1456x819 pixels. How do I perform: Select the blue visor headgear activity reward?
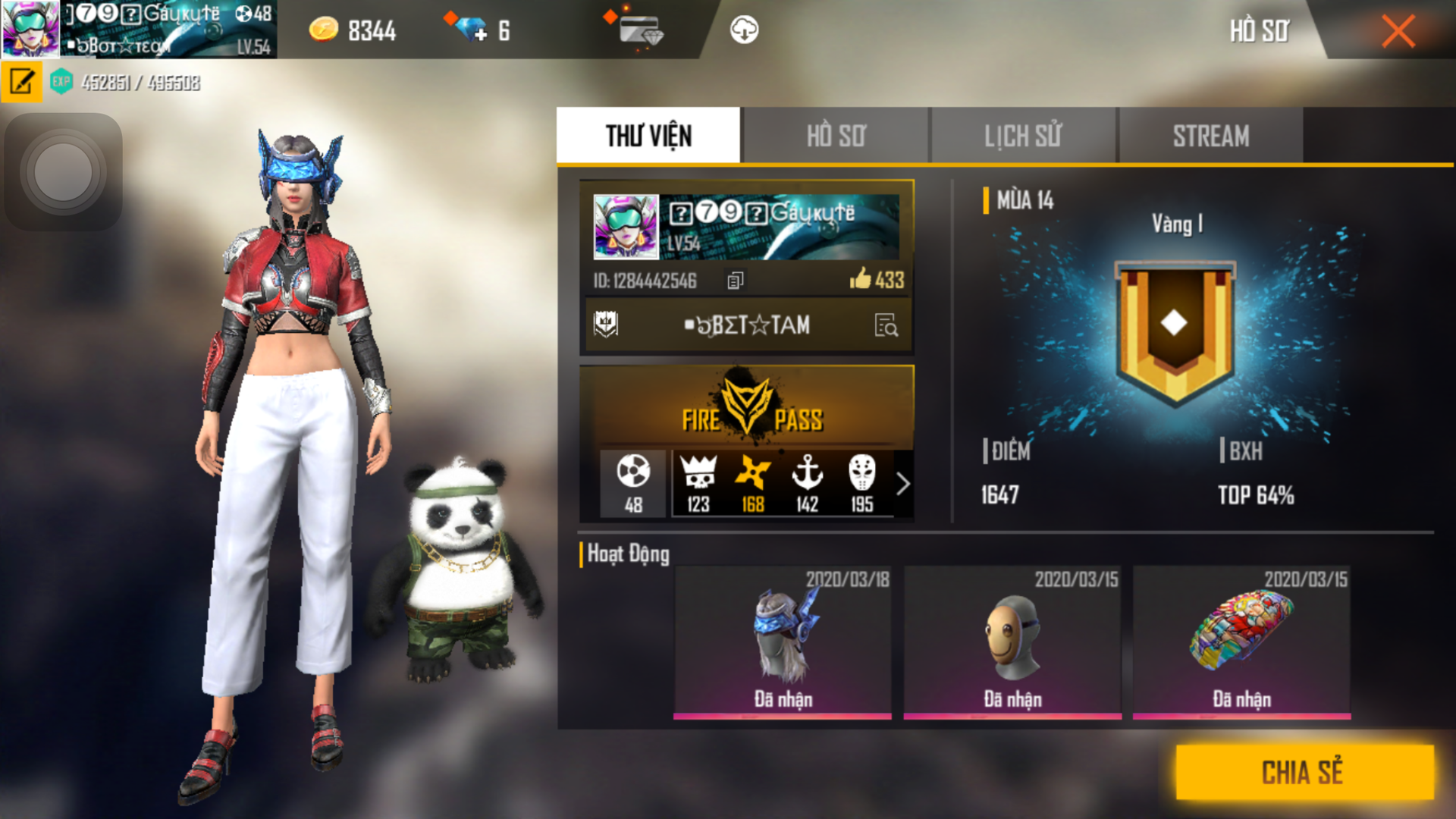783,641
